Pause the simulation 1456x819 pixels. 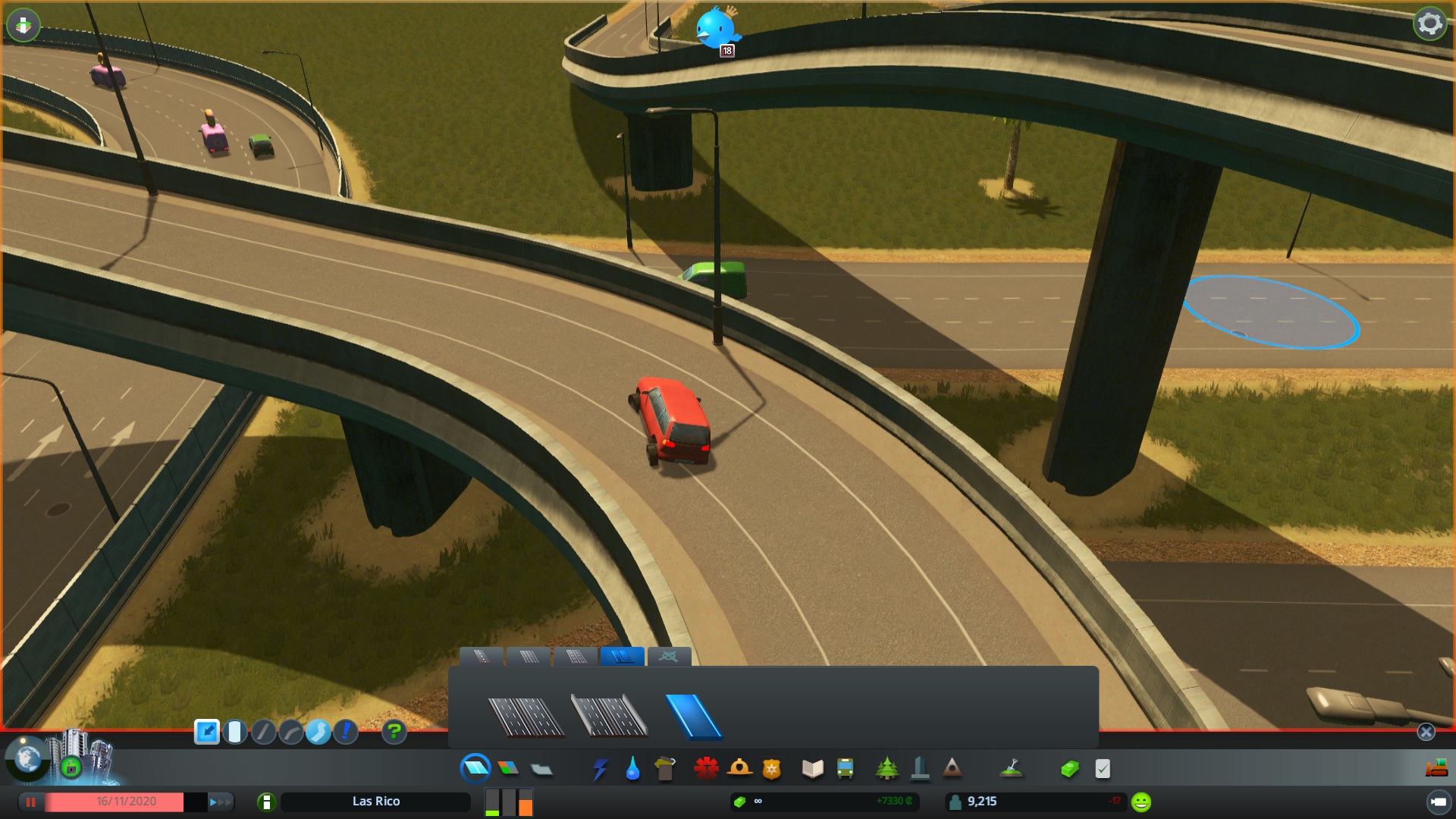pos(31,802)
